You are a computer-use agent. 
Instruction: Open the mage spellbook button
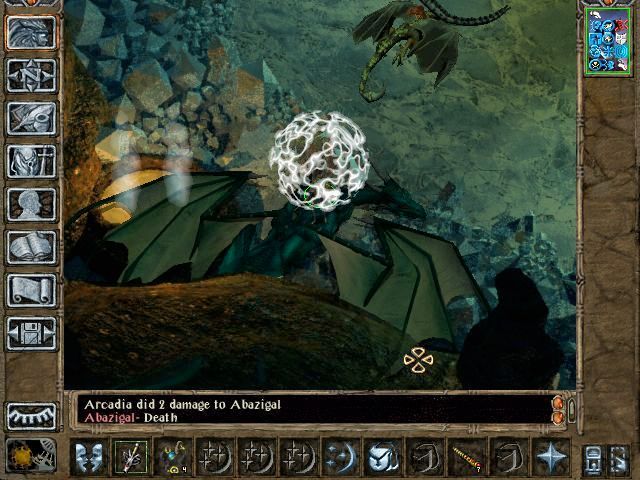pyautogui.click(x=31, y=247)
